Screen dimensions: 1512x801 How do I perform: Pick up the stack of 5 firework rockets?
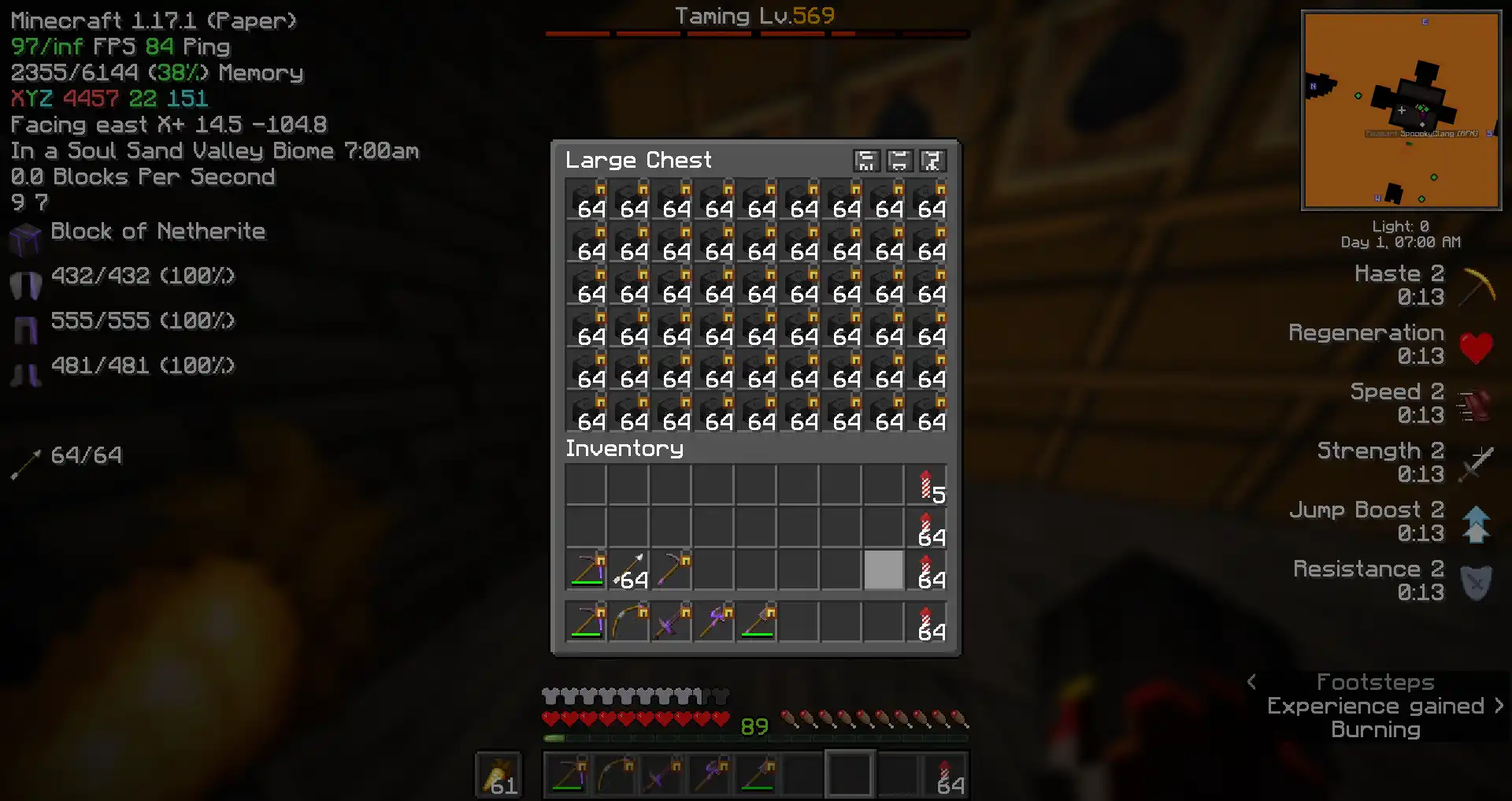click(926, 485)
